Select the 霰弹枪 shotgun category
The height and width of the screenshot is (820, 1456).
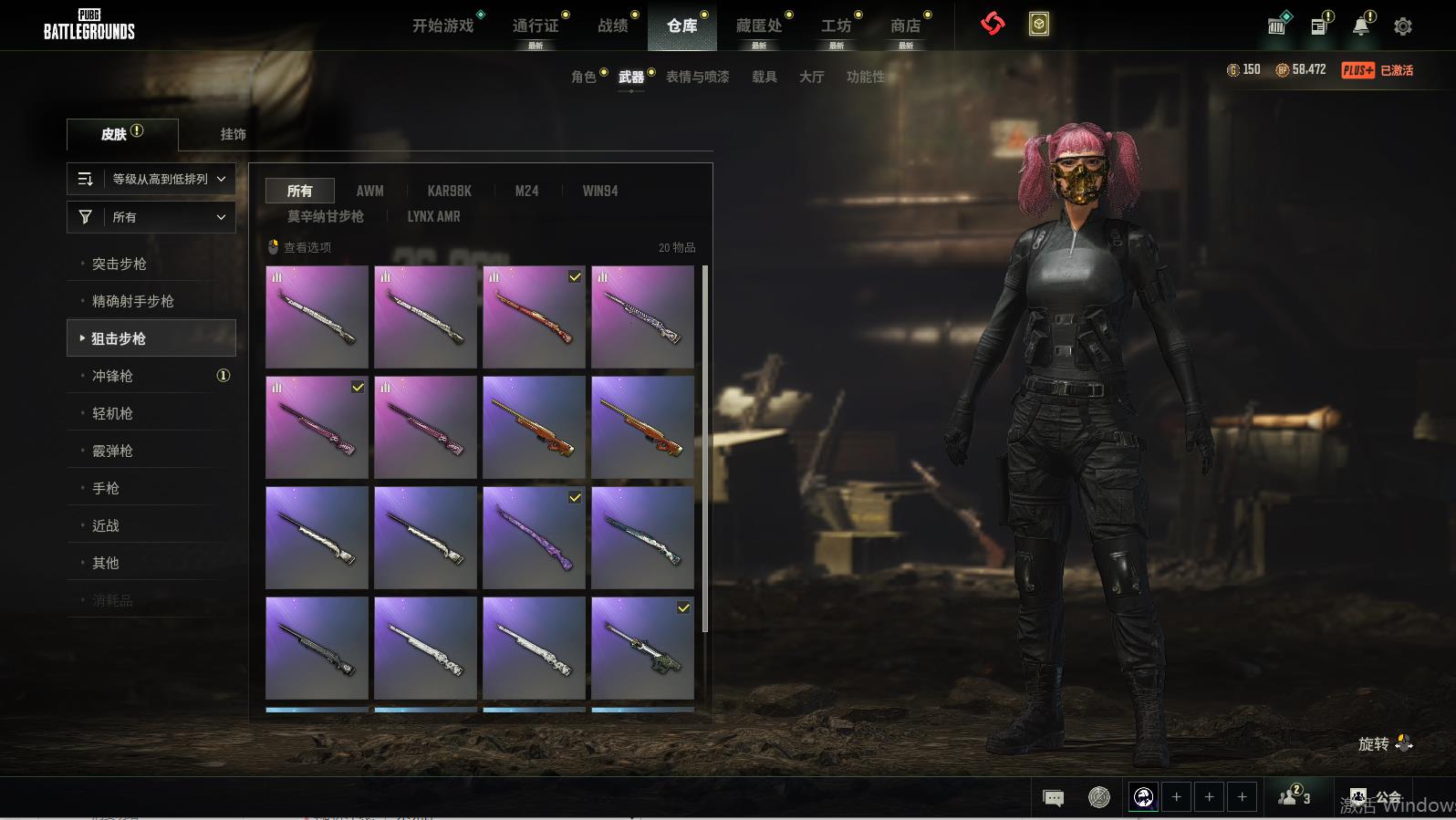112,451
